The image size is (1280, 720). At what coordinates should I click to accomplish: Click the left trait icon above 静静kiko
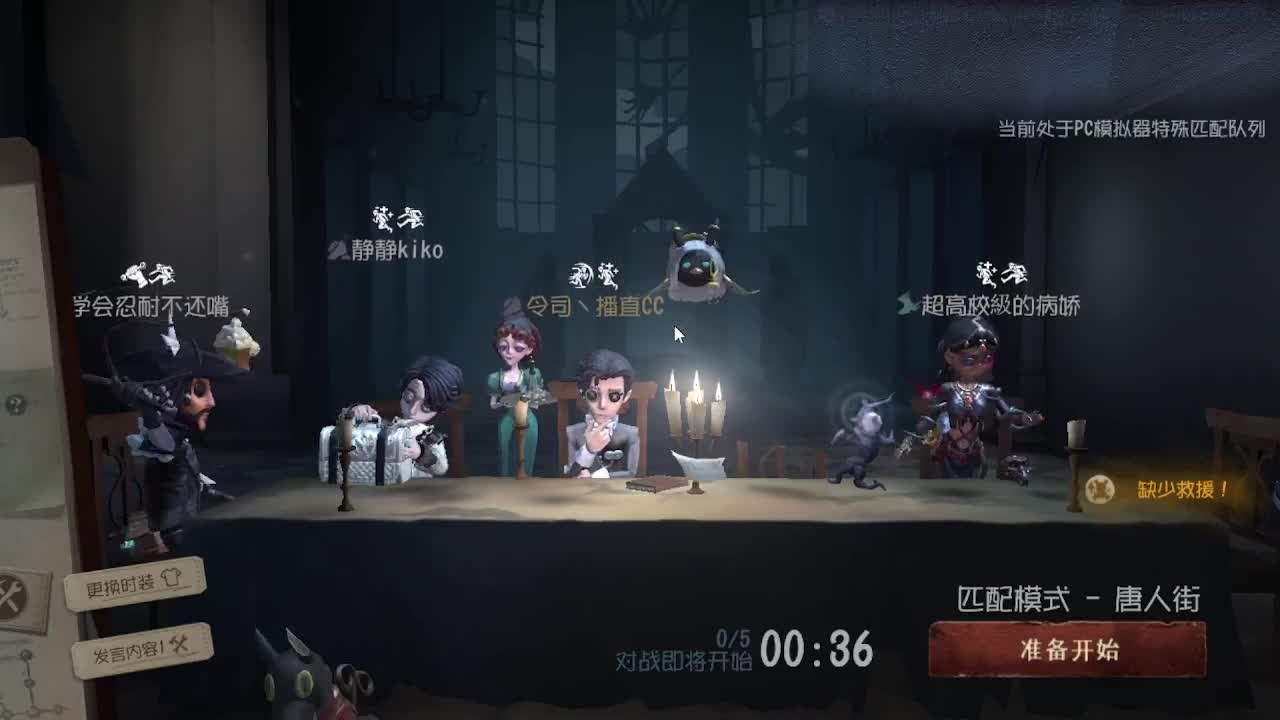[x=383, y=218]
